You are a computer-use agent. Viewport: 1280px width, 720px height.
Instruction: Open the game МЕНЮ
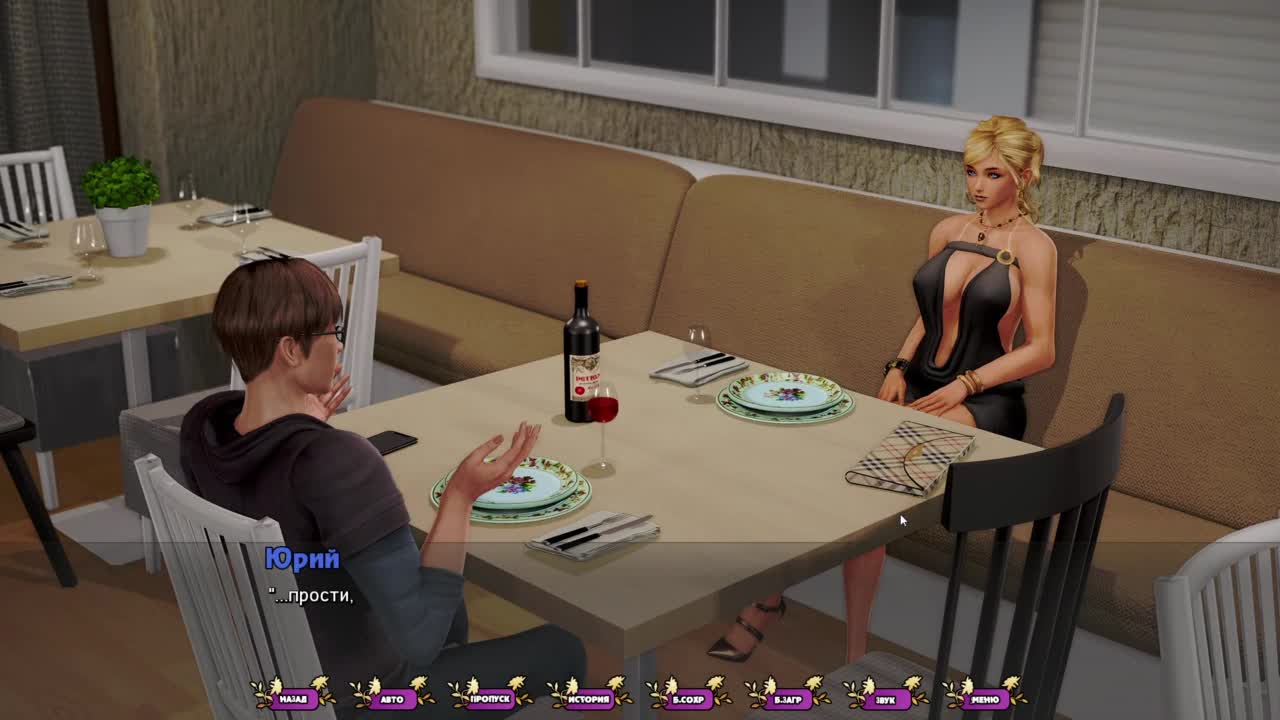(984, 698)
